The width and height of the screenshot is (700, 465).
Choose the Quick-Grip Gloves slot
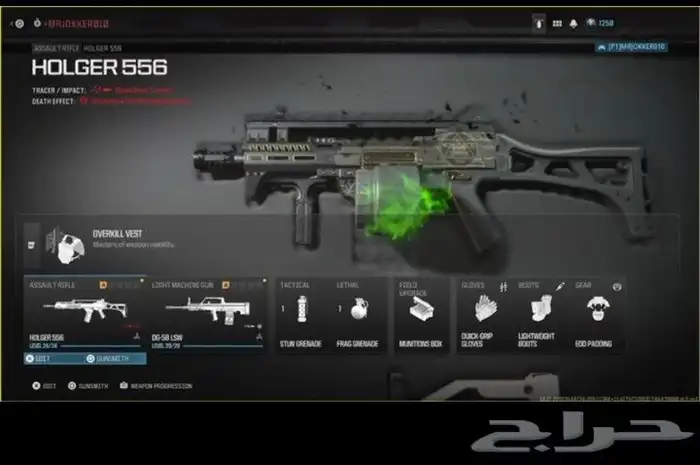(x=483, y=313)
